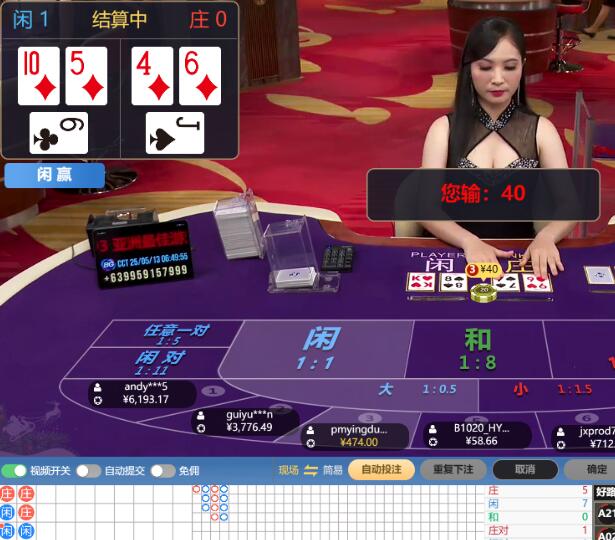Enable the 自动提交 auto-submit toggle
The height and width of the screenshot is (540, 615).
click(89, 471)
